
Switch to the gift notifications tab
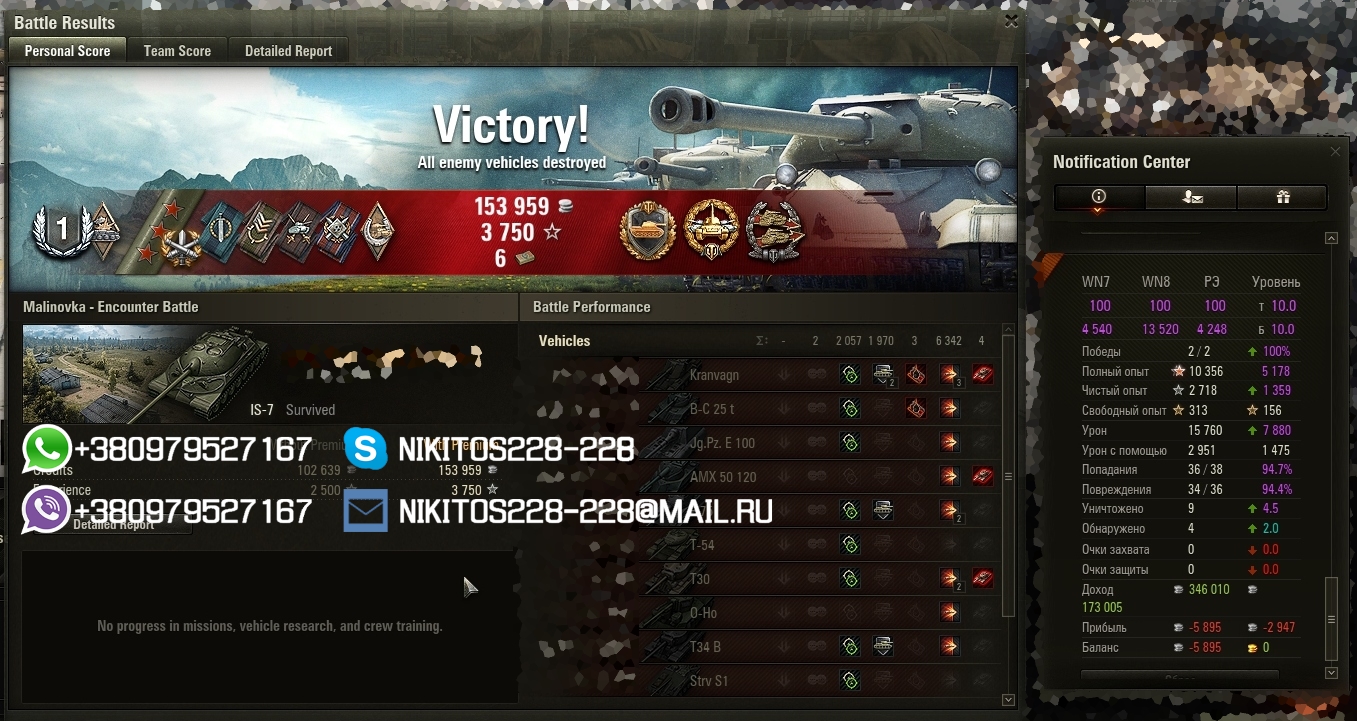pos(1283,198)
